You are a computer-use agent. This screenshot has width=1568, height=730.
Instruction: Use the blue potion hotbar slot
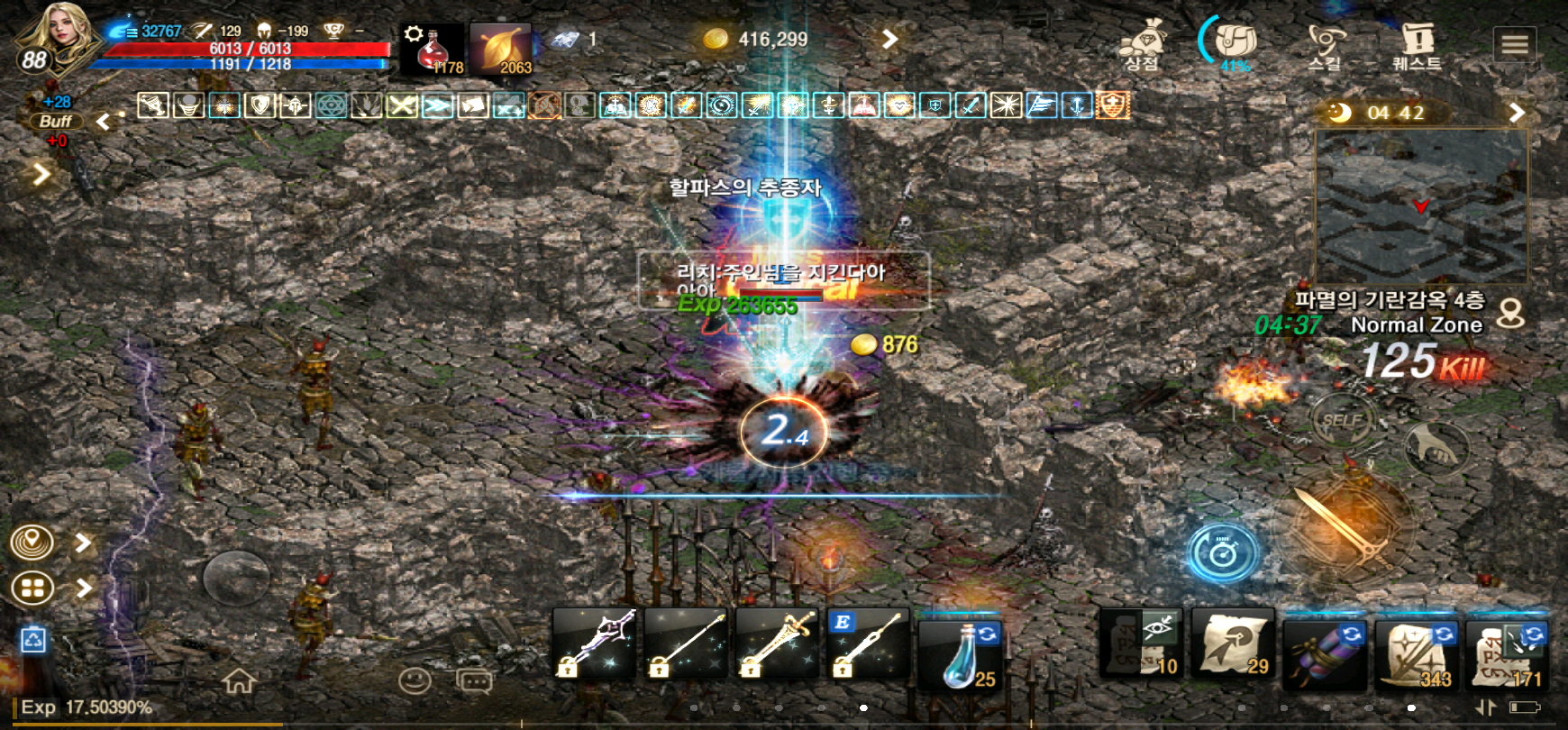(x=961, y=652)
